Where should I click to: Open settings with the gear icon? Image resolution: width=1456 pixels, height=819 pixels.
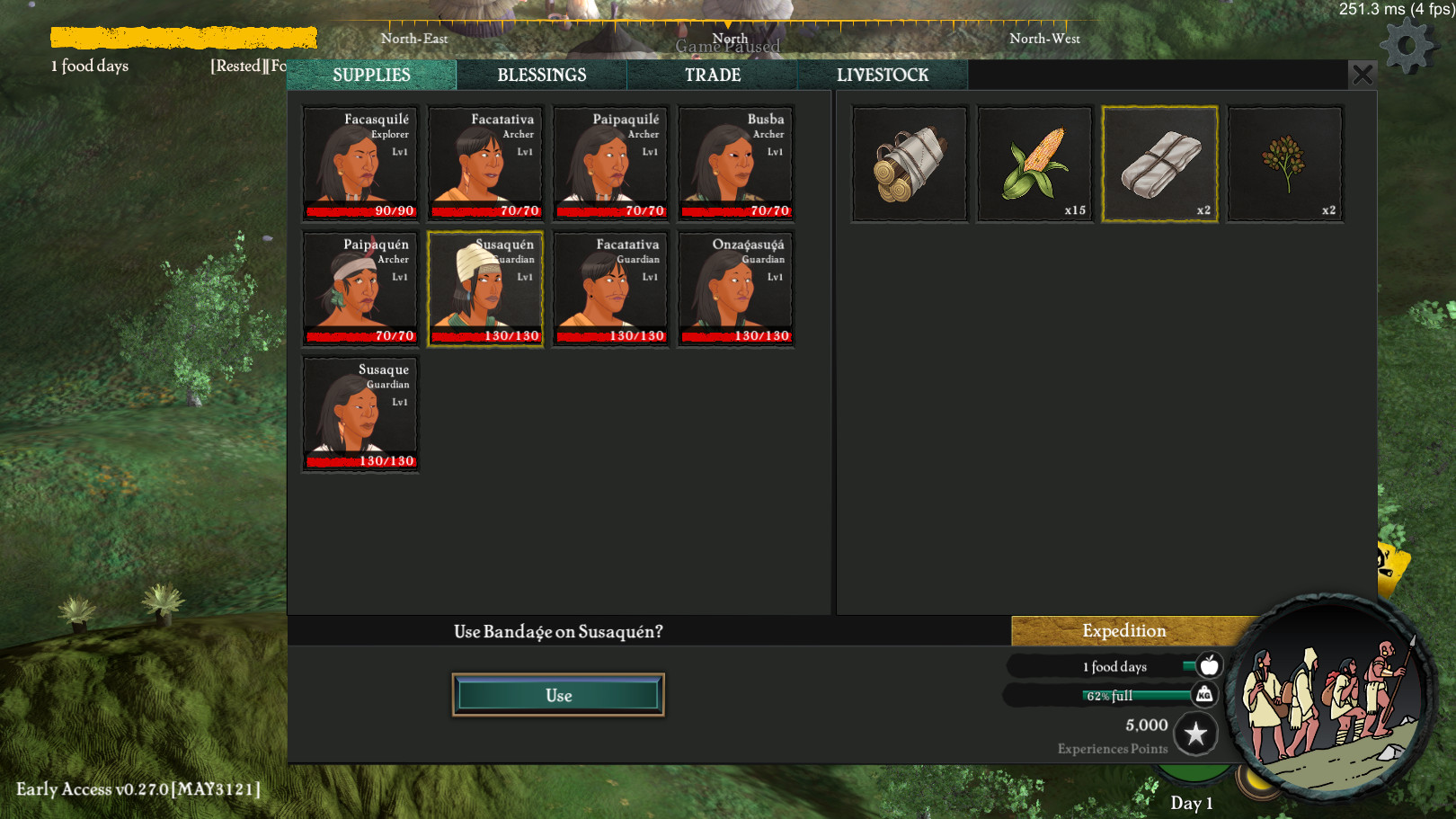coord(1407,46)
